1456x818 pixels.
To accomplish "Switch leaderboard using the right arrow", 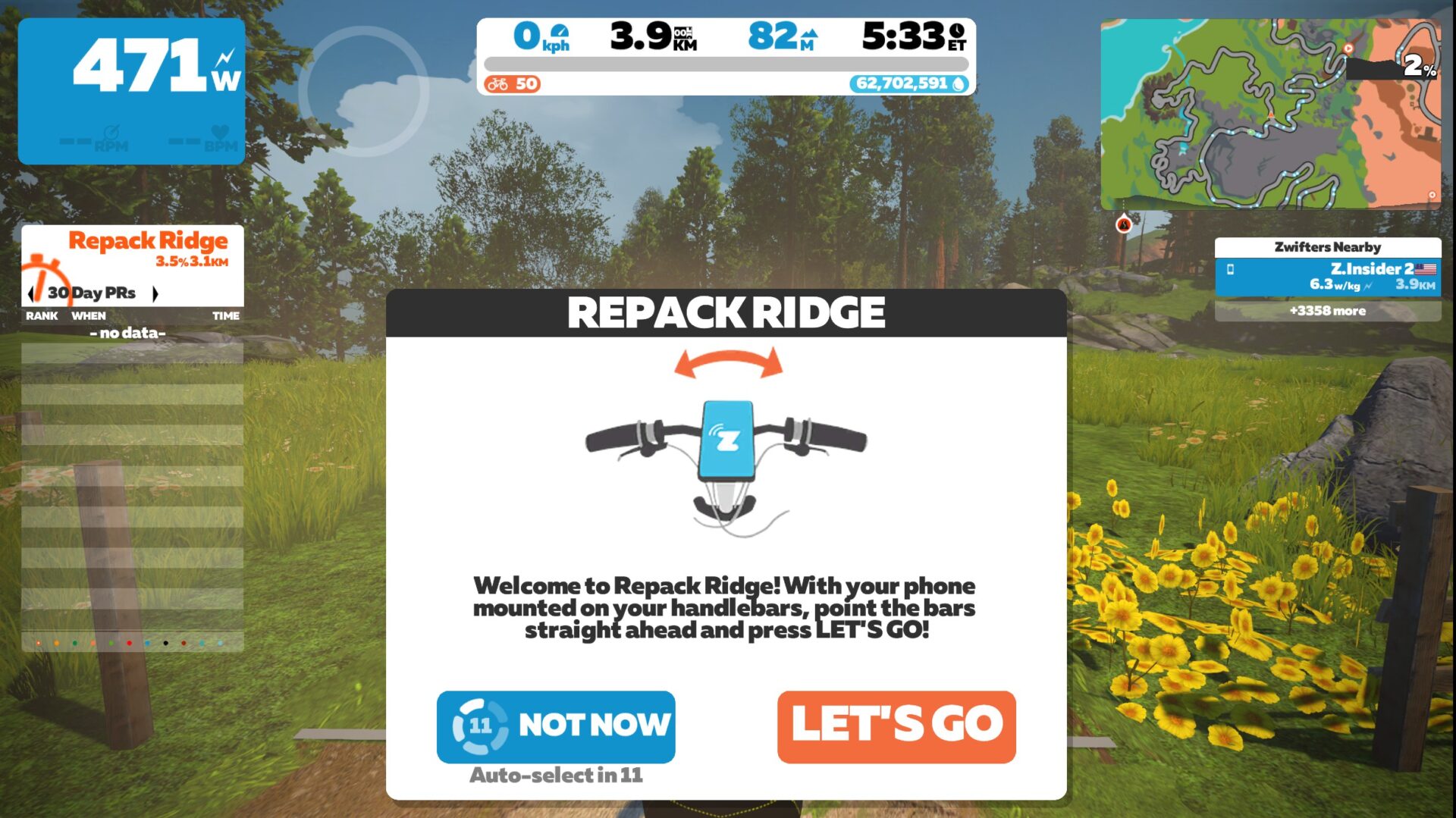I will [x=157, y=293].
